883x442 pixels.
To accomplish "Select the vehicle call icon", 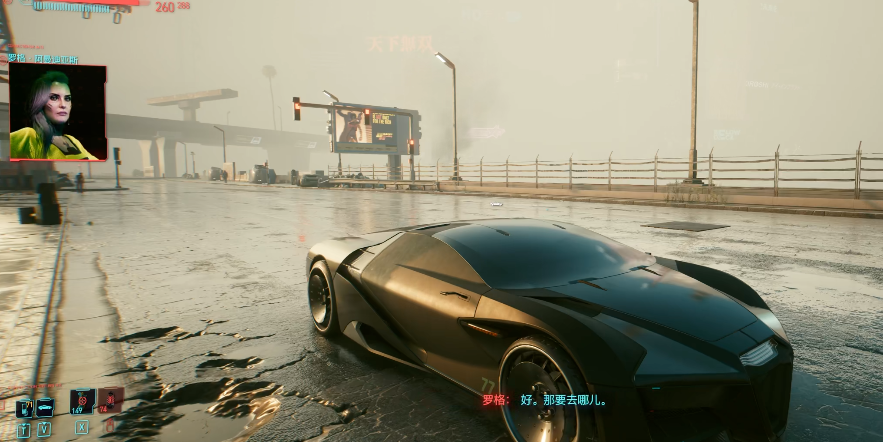I will (x=45, y=408).
